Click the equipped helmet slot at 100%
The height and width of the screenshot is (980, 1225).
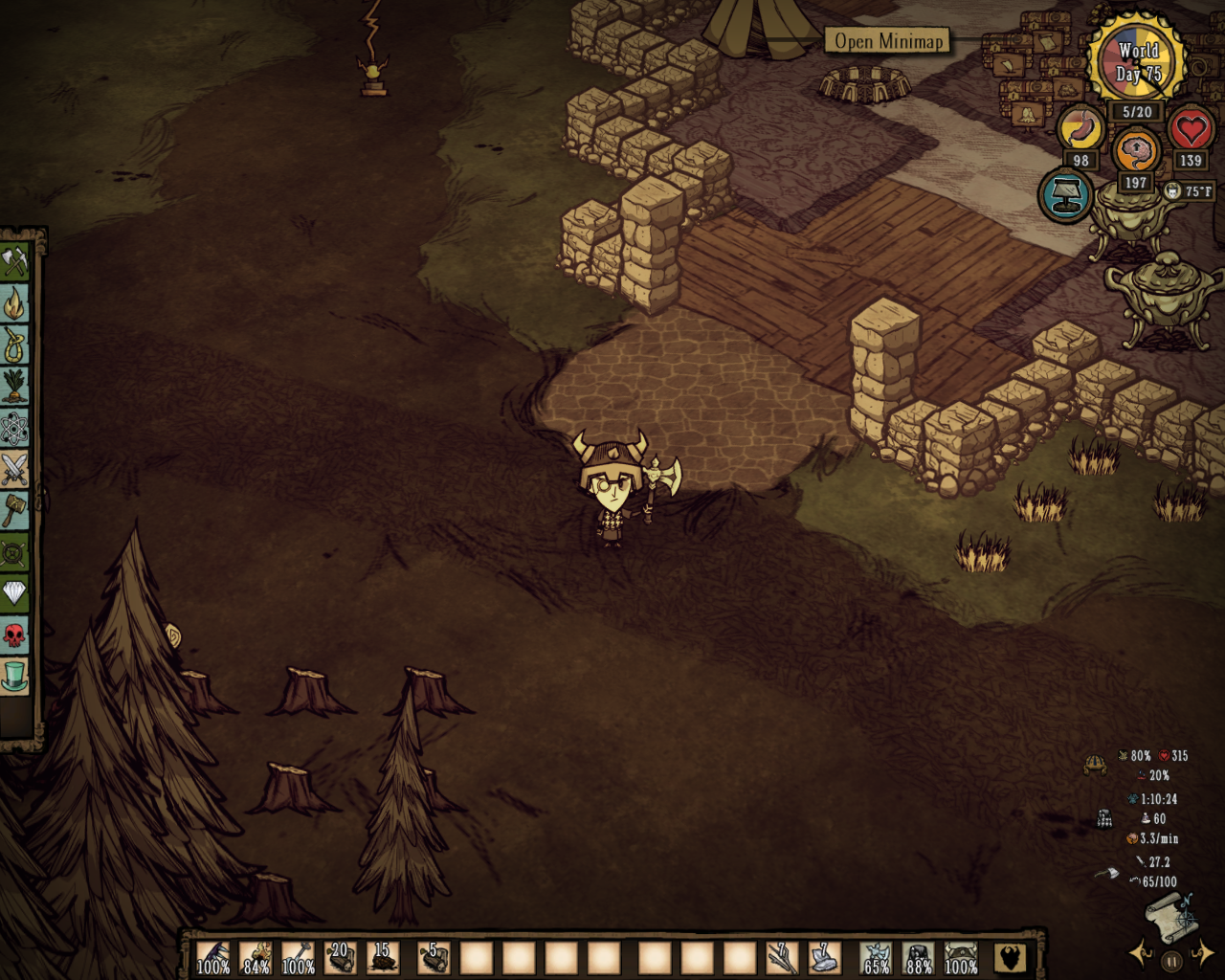961,957
